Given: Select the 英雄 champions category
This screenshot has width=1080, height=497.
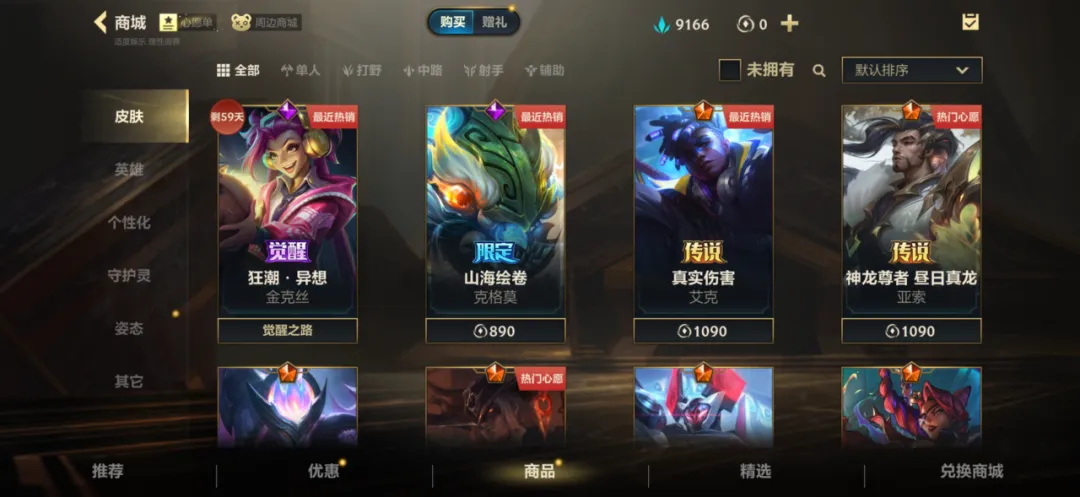Looking at the screenshot, I should tap(129, 169).
